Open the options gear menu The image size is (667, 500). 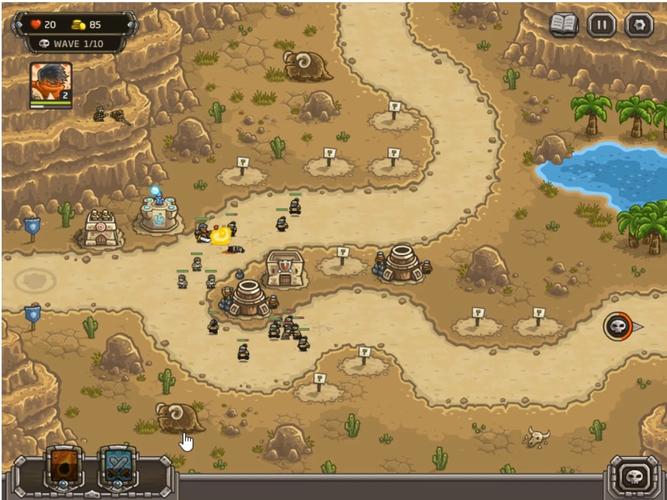637,25
